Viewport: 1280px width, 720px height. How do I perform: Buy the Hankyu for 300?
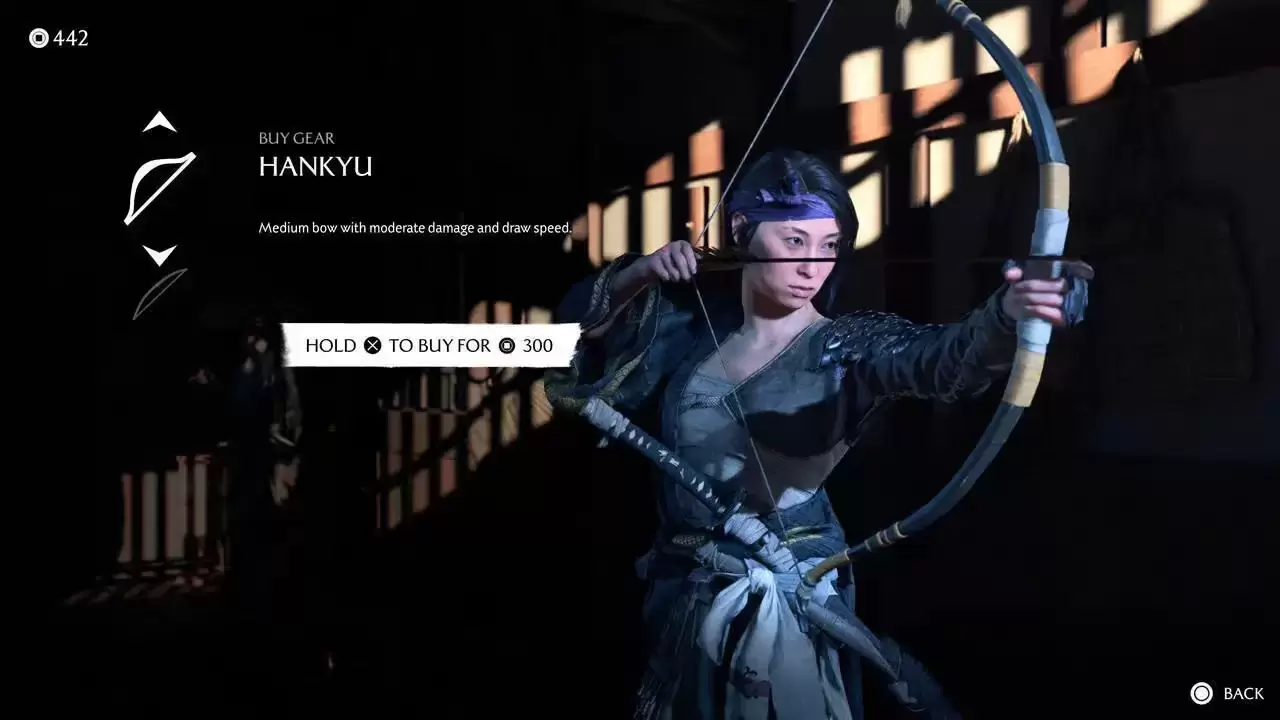click(430, 345)
